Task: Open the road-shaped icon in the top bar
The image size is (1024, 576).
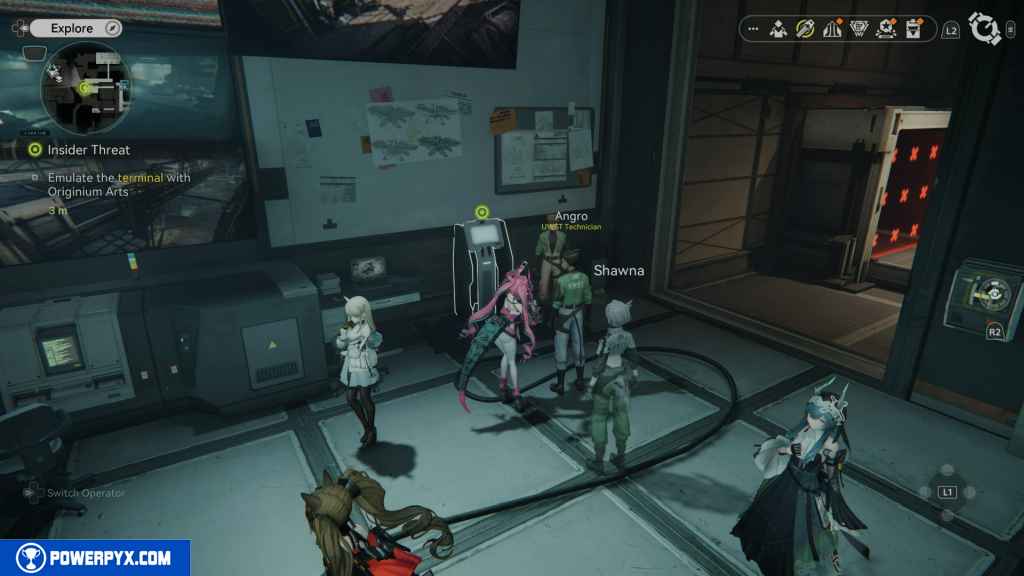Action: [831, 30]
